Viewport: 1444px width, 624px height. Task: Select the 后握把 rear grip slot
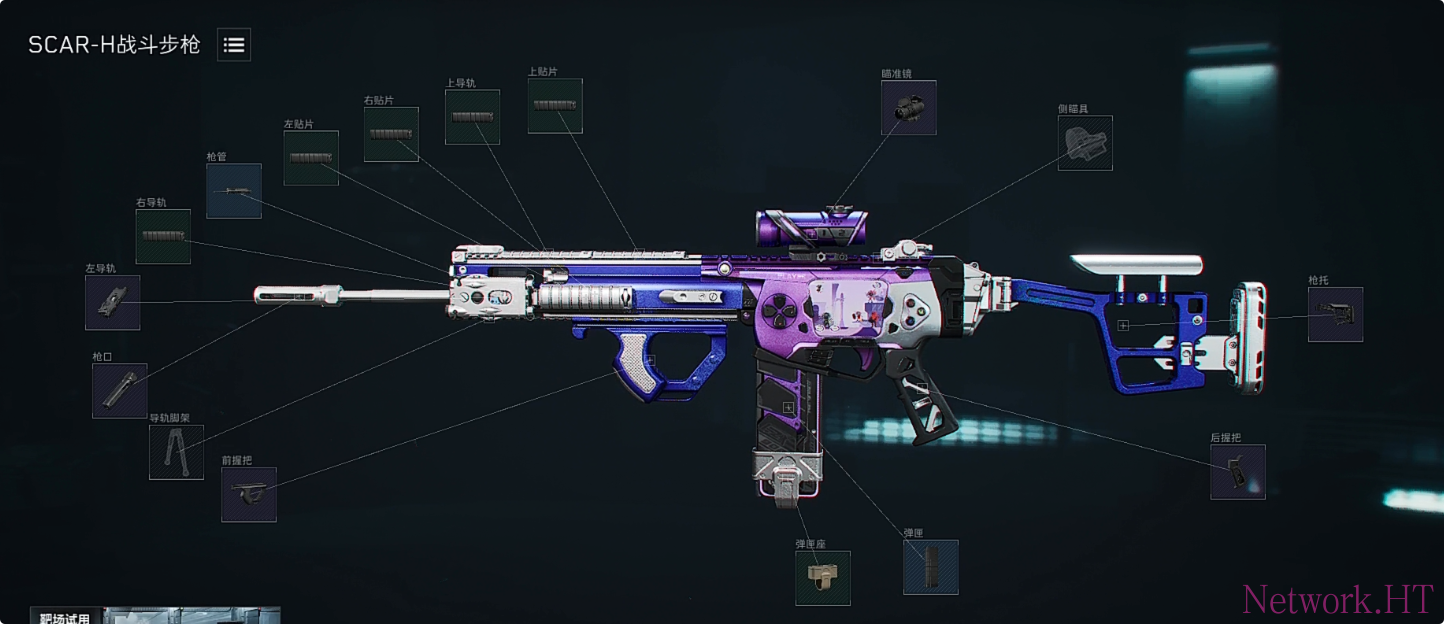coord(1237,472)
